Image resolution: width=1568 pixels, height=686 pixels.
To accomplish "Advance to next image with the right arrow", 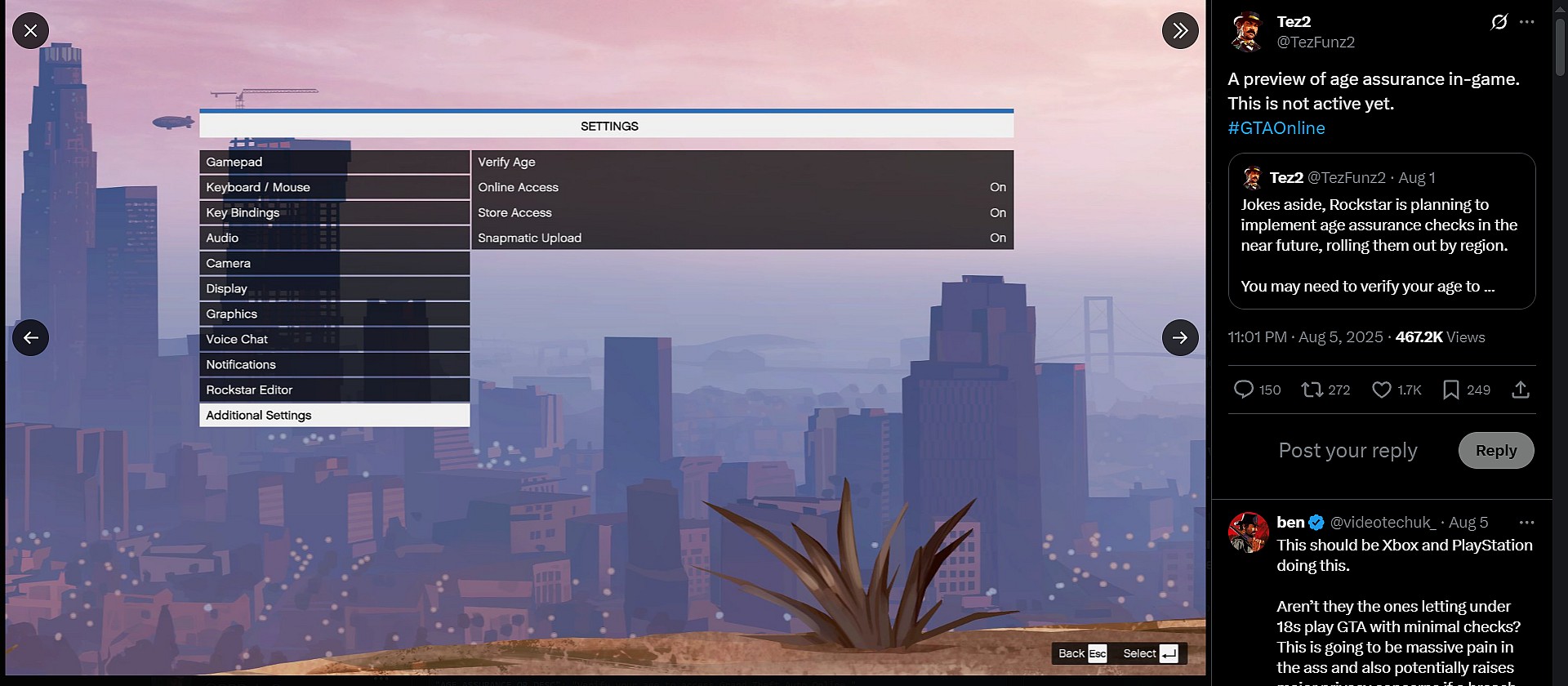I will click(1179, 337).
